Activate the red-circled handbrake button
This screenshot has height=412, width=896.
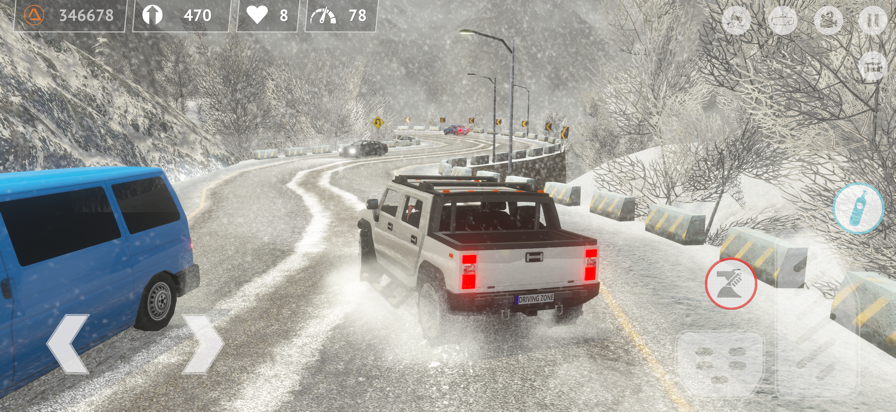[730, 283]
